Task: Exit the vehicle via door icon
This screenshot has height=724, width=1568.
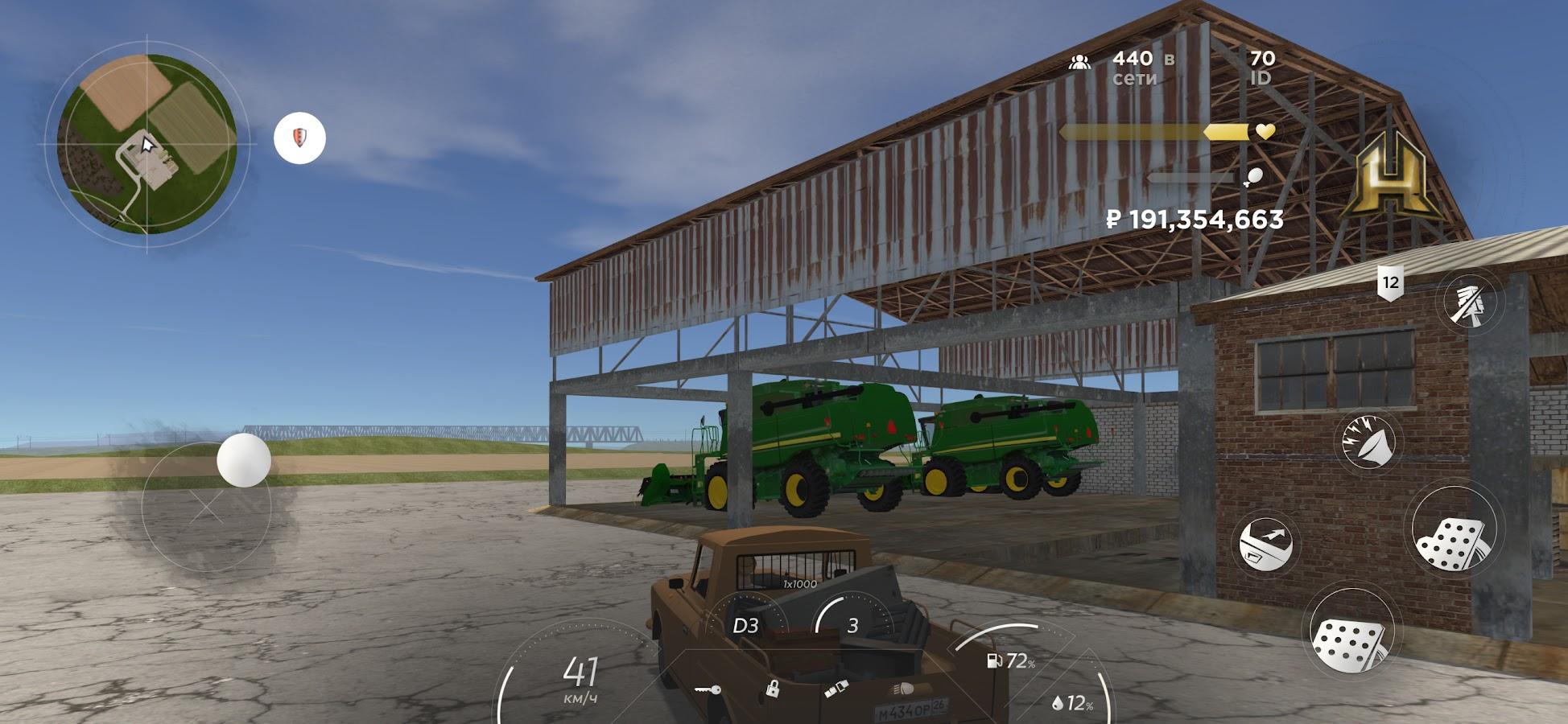Action: (x=1265, y=544)
